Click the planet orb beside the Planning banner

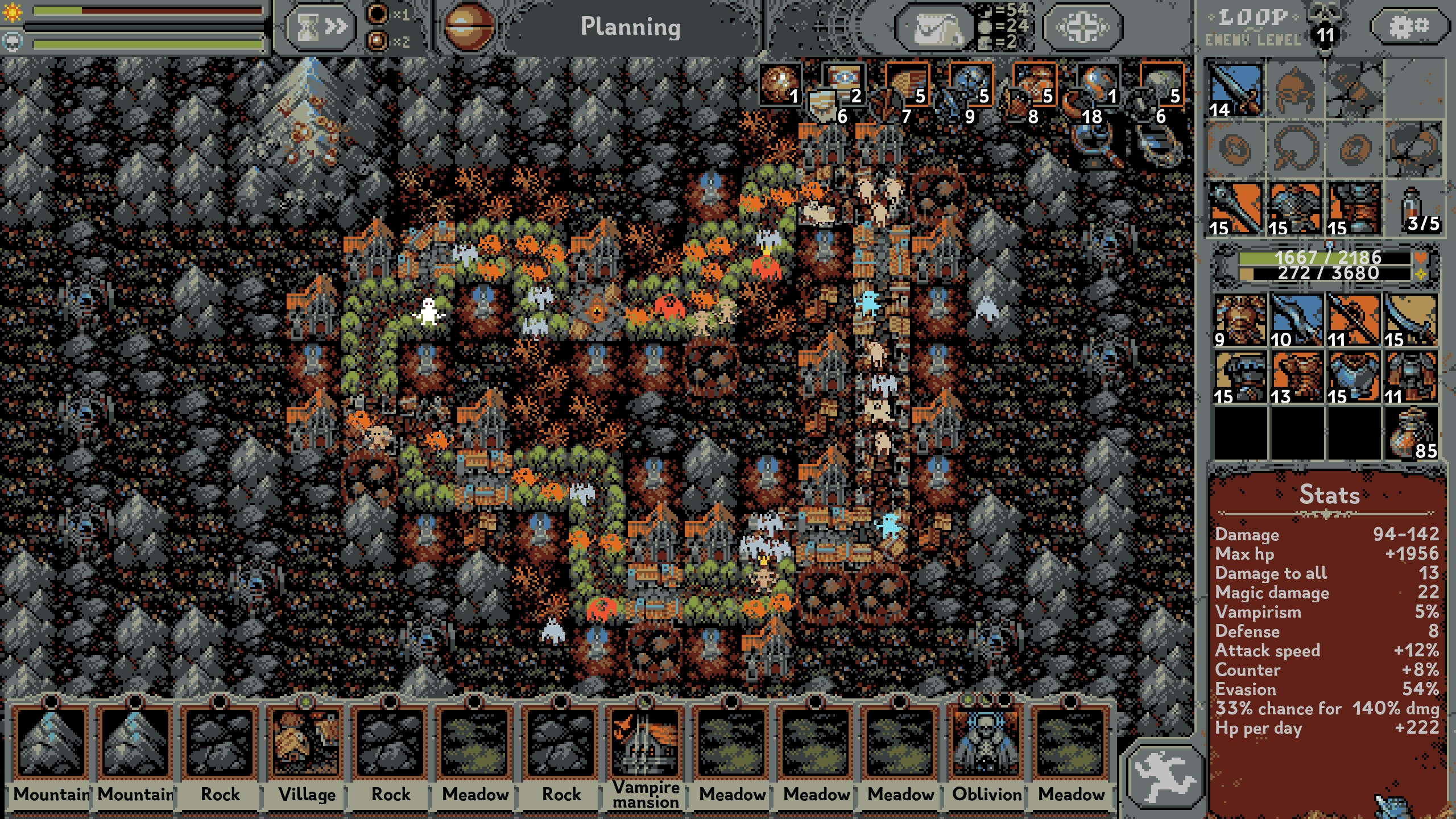(x=468, y=26)
